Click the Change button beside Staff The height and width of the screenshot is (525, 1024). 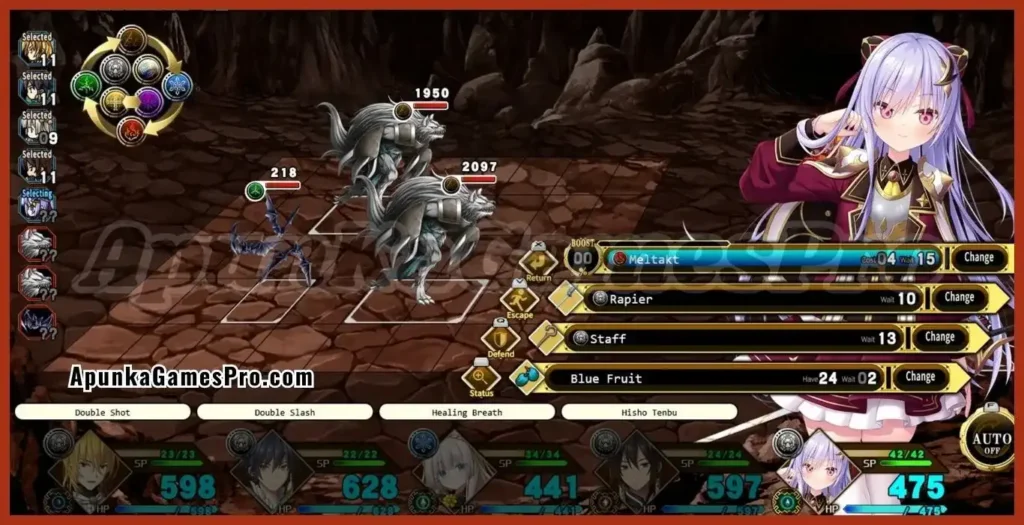tap(939, 337)
